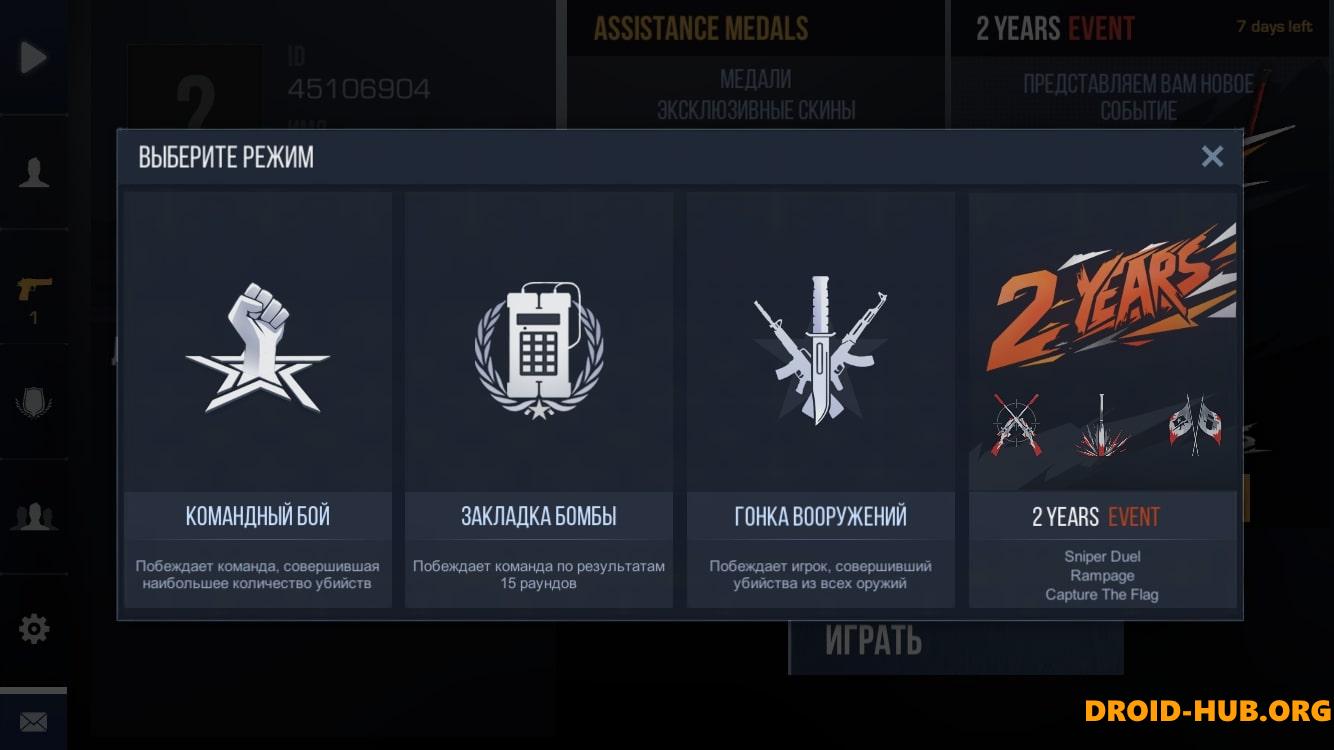Choose the Закладка бомбы mode tile

[x=539, y=400]
